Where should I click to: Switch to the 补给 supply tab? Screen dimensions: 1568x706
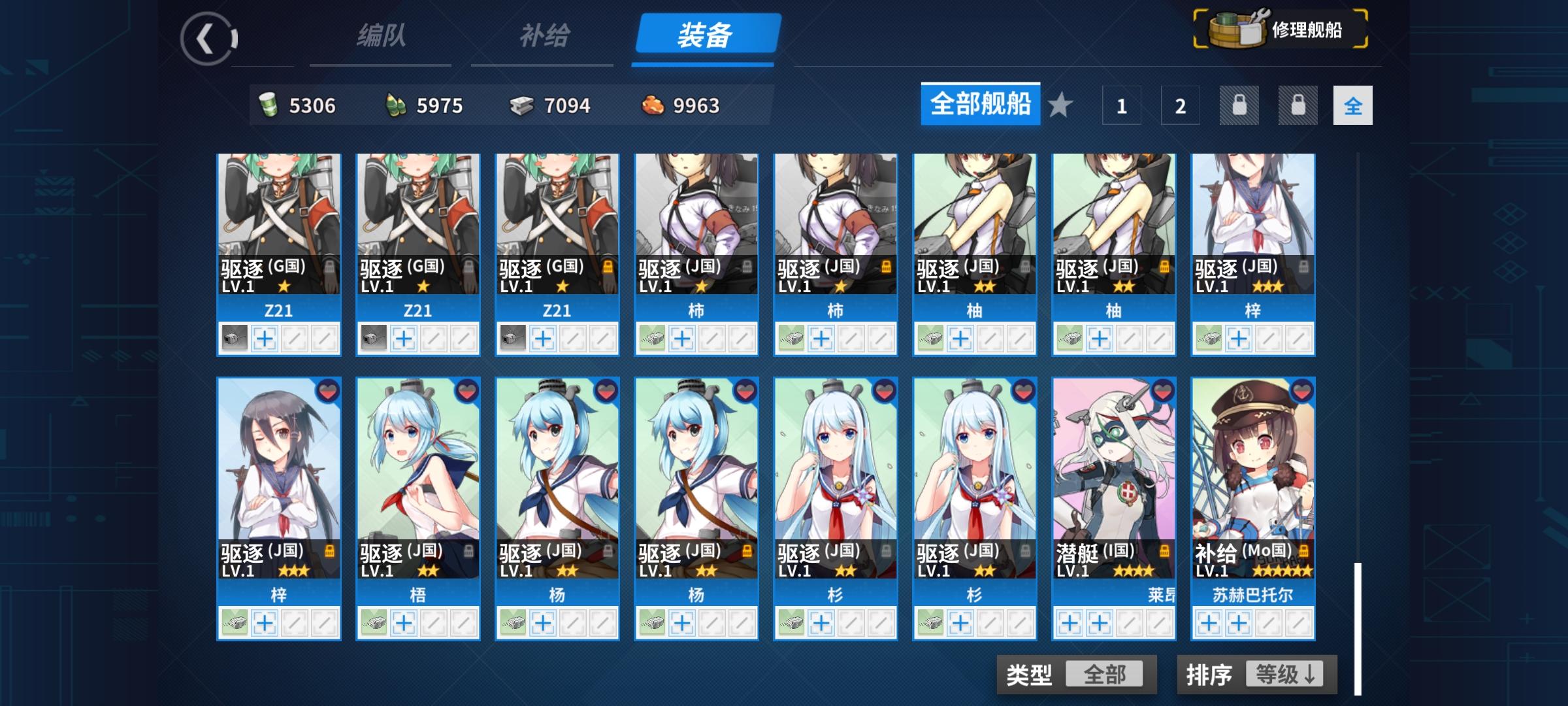pos(542,37)
